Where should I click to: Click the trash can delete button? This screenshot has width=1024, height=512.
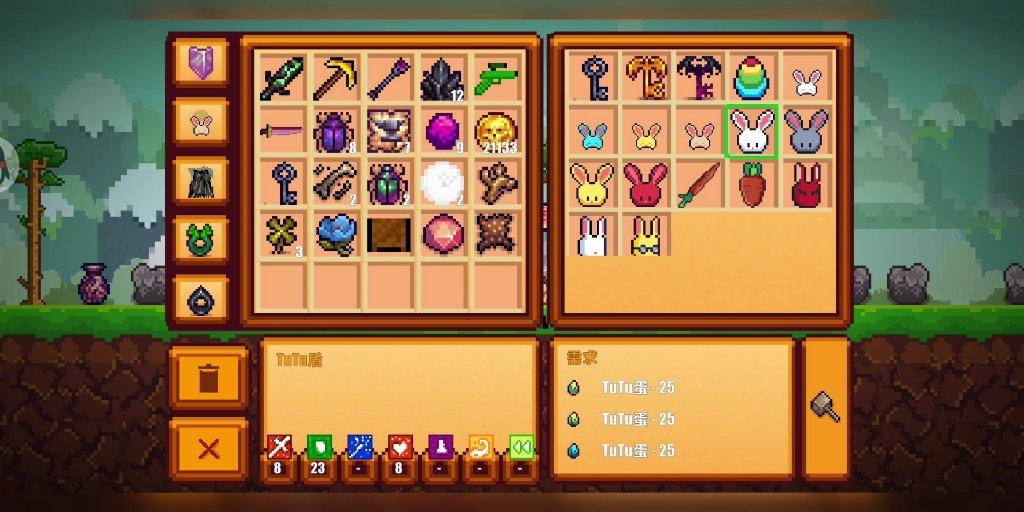coord(209,379)
